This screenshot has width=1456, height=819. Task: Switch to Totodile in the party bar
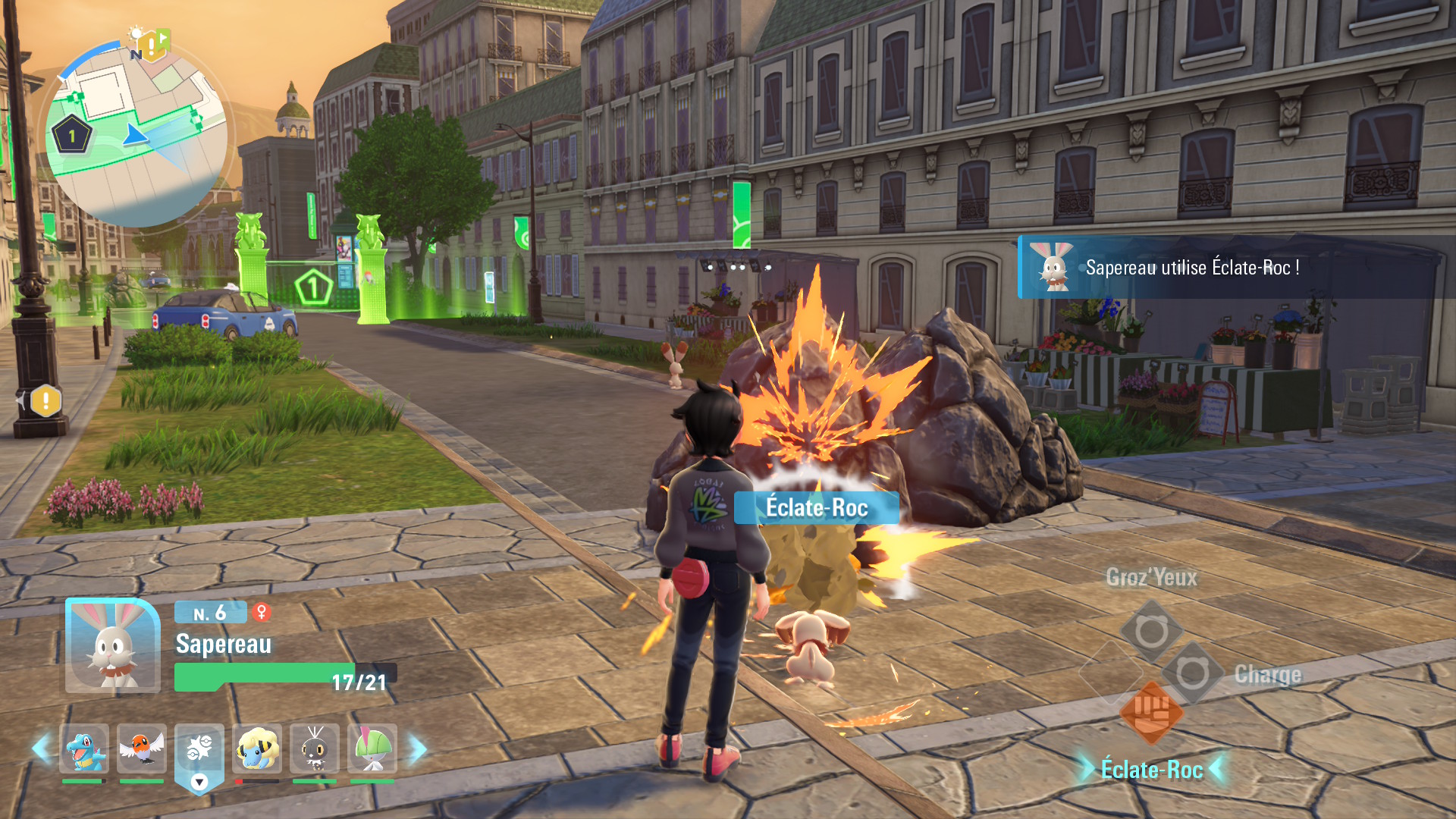coord(84,749)
